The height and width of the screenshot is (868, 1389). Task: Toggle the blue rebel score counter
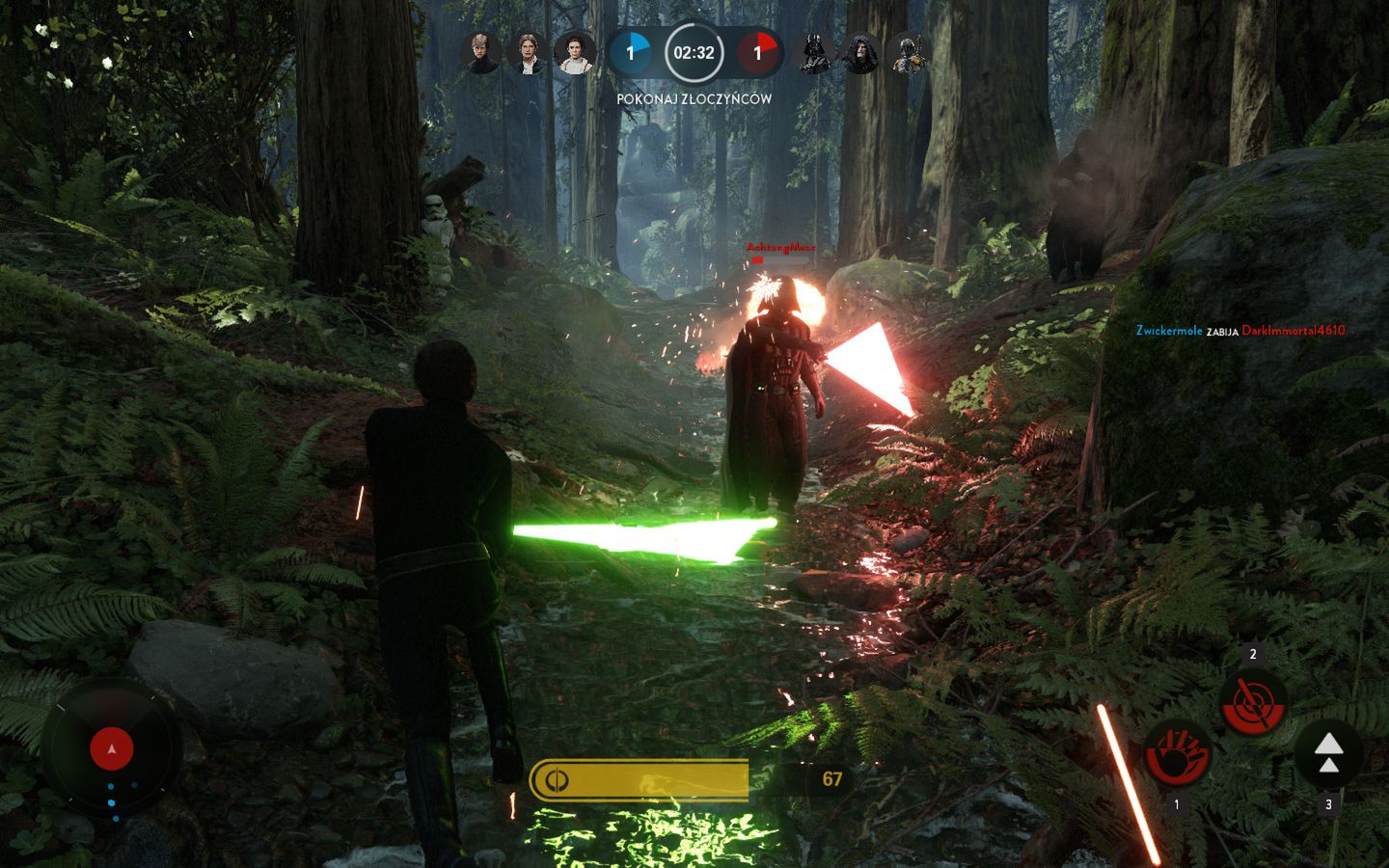click(x=632, y=54)
